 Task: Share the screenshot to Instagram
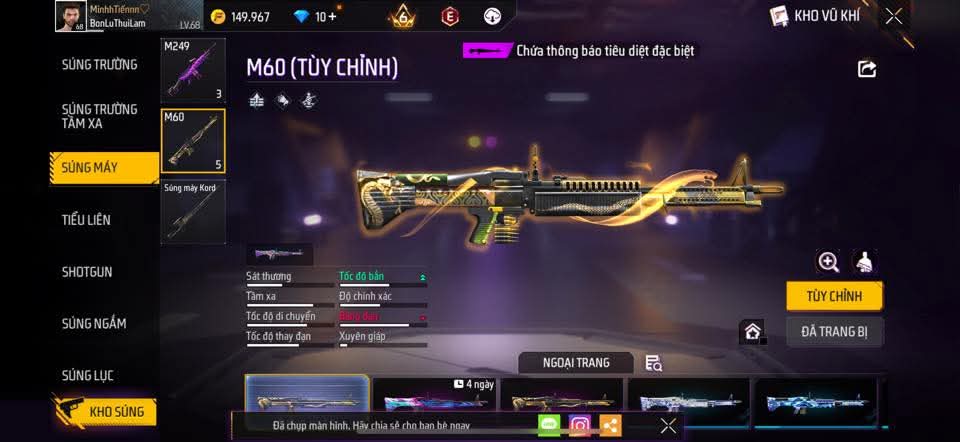(580, 425)
